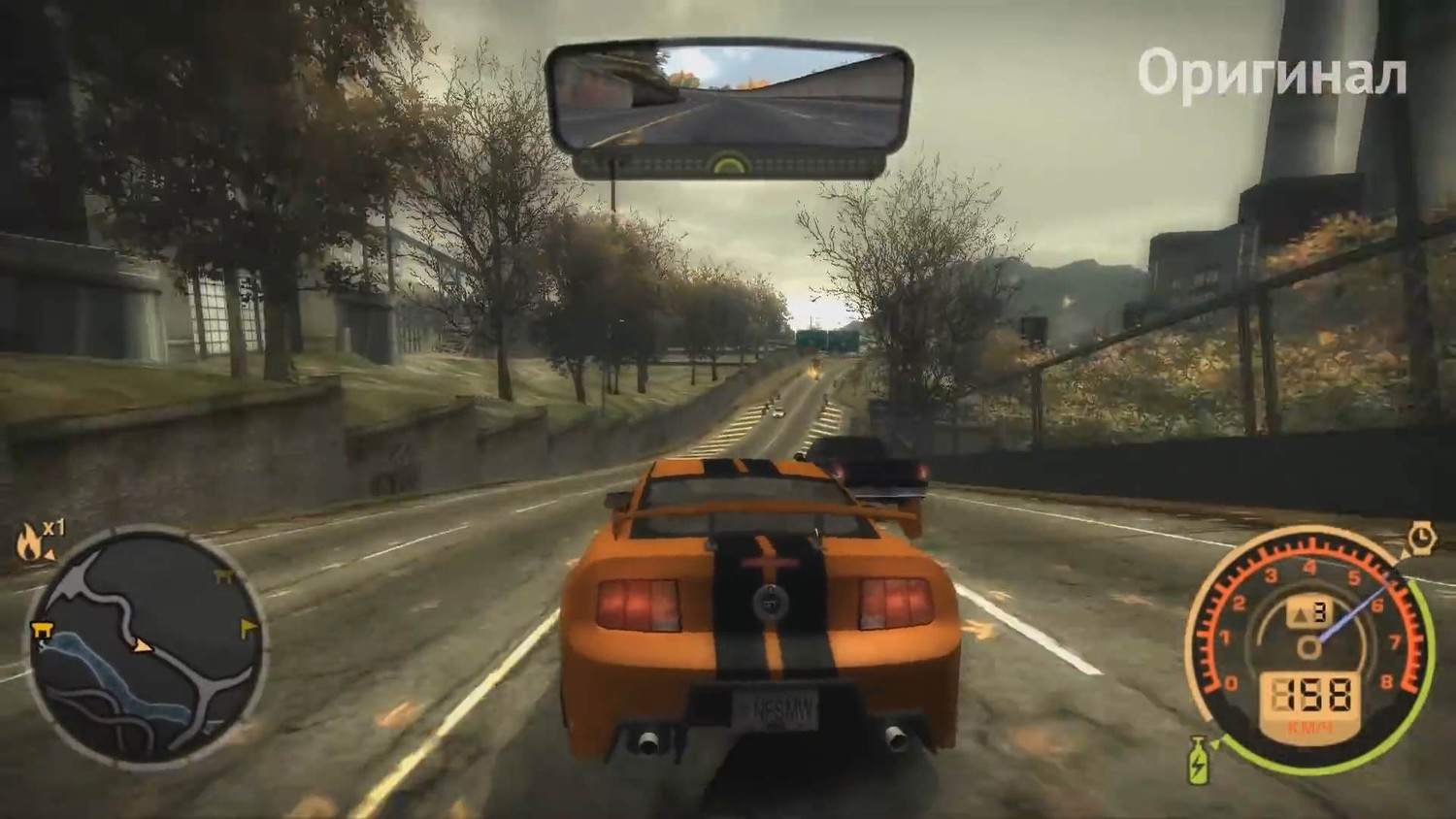Viewport: 1456px width, 819px height.
Task: Select the yellow flag marker on minimap
Action: coord(248,626)
